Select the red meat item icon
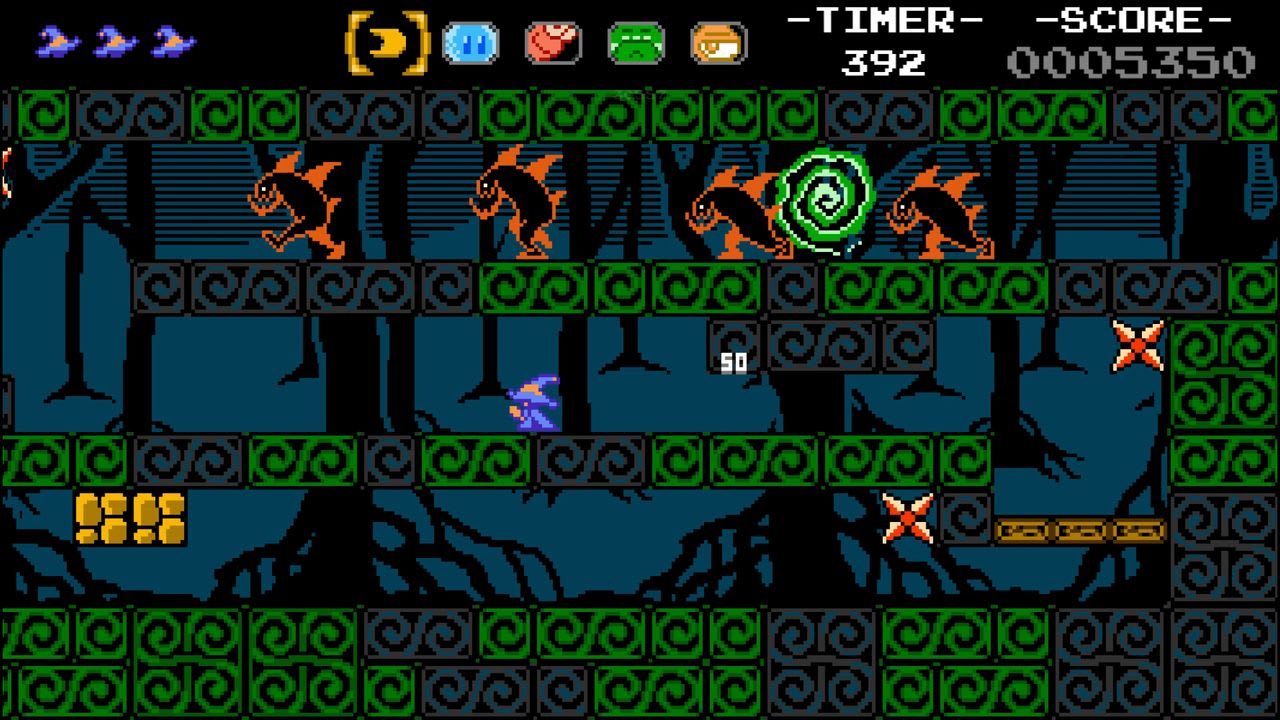Viewport: 1280px width, 720px height. tap(556, 42)
